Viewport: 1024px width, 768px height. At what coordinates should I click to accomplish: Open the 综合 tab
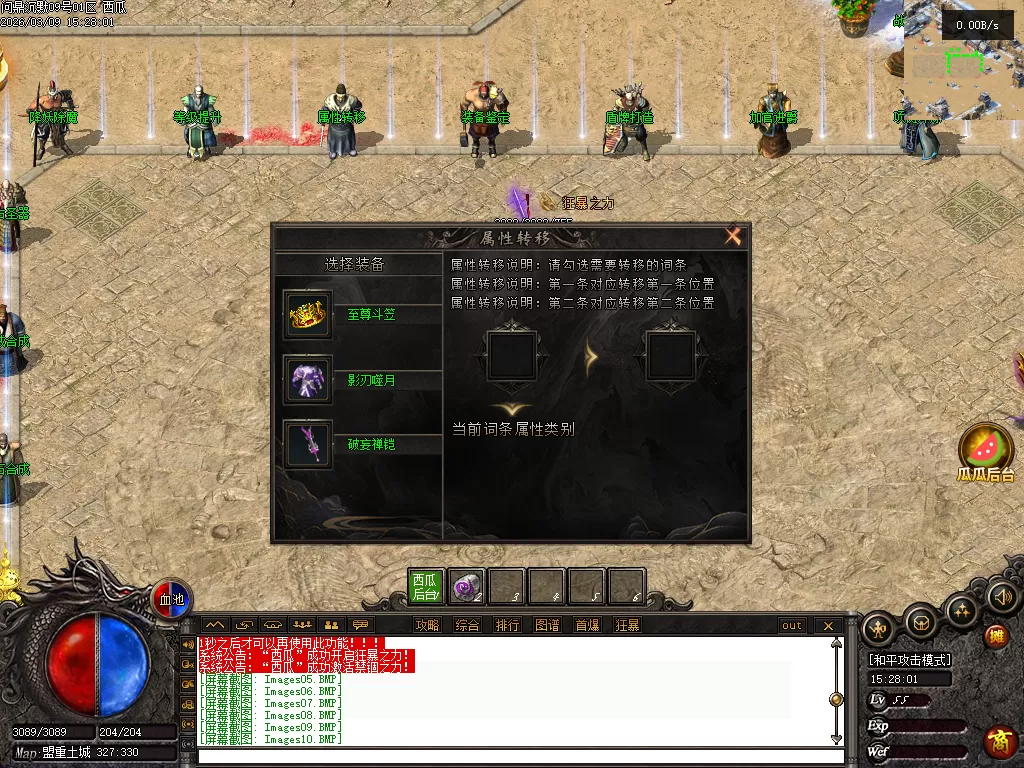[467, 626]
